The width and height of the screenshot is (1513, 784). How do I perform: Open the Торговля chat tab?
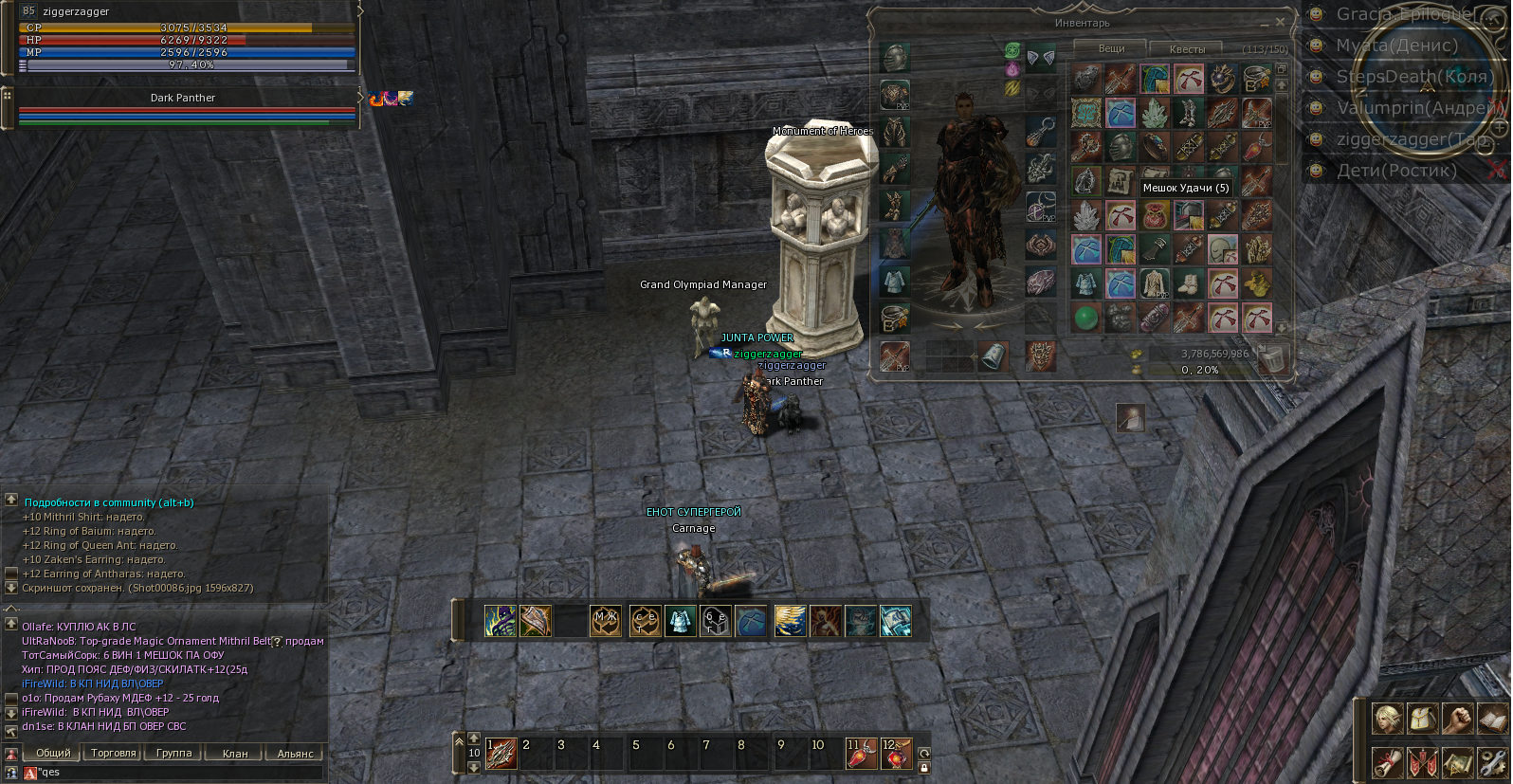click(x=114, y=753)
